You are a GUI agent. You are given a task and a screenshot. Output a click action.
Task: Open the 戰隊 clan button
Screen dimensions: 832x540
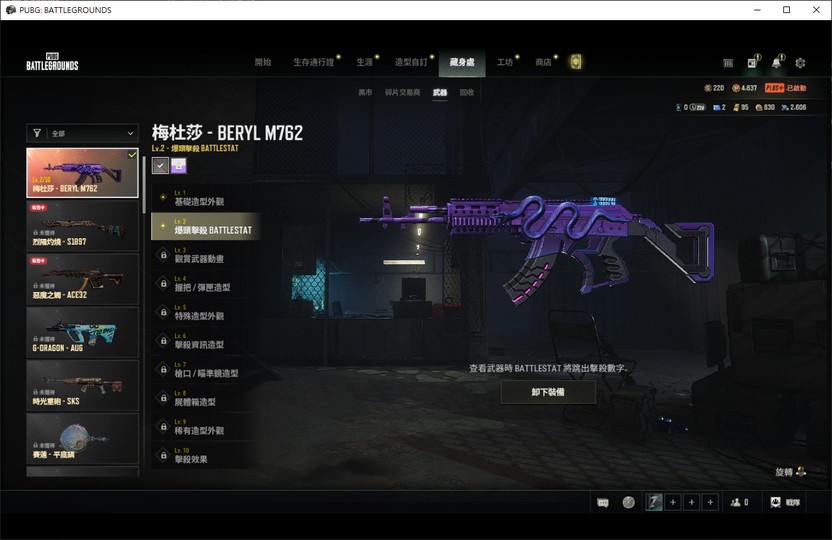(x=785, y=502)
